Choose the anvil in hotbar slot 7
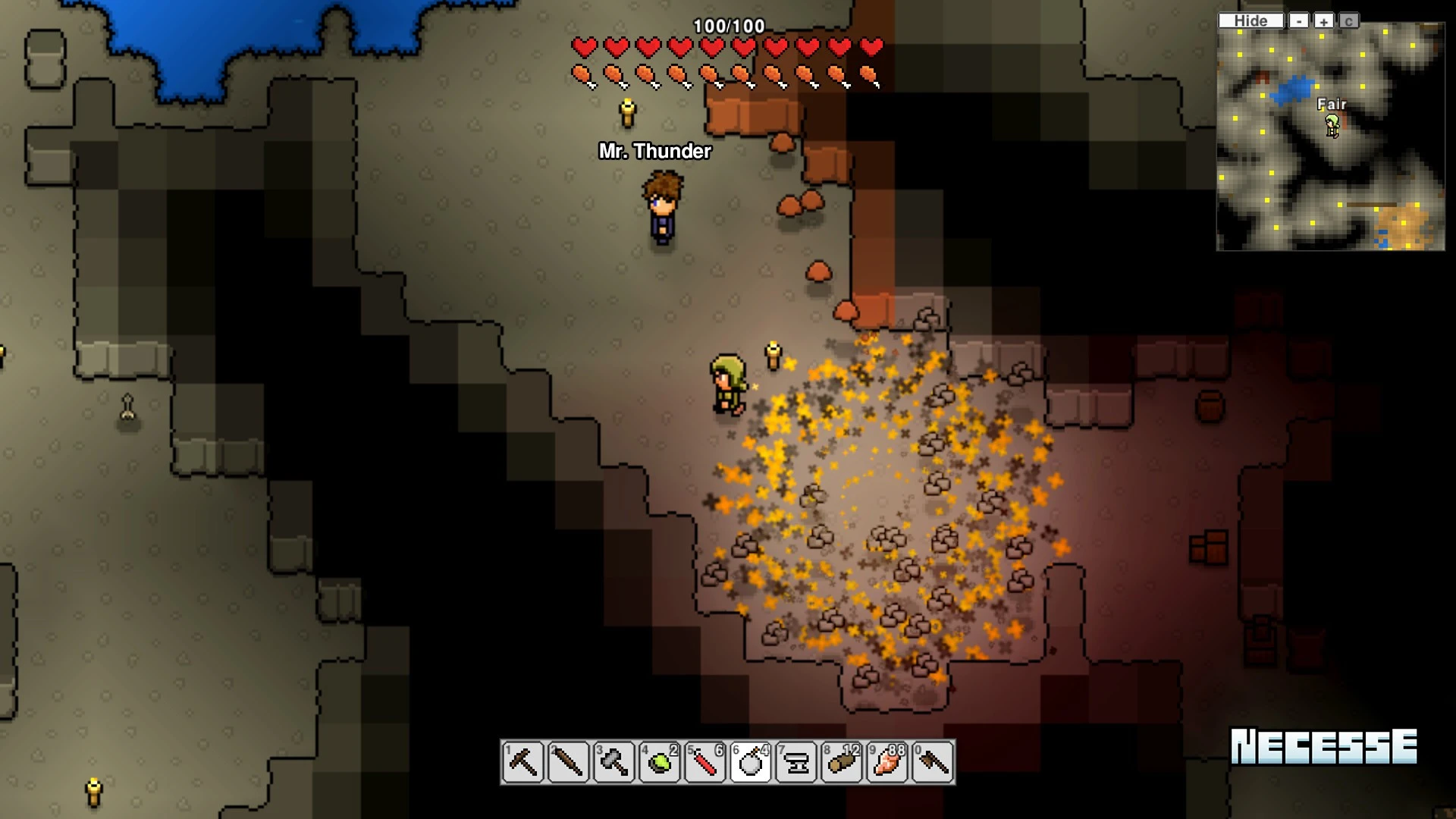The width and height of the screenshot is (1456, 819). [x=795, y=762]
